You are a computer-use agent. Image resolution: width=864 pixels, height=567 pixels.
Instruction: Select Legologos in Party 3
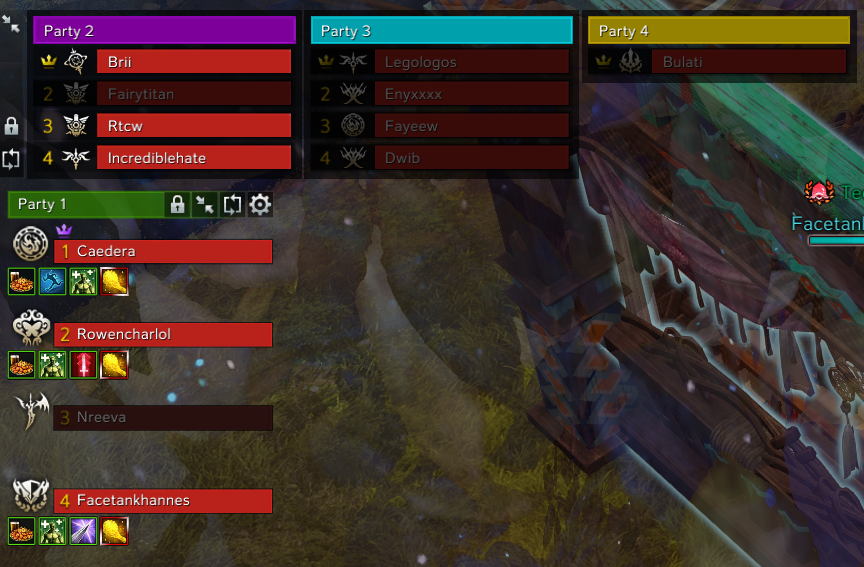pyautogui.click(x=471, y=62)
